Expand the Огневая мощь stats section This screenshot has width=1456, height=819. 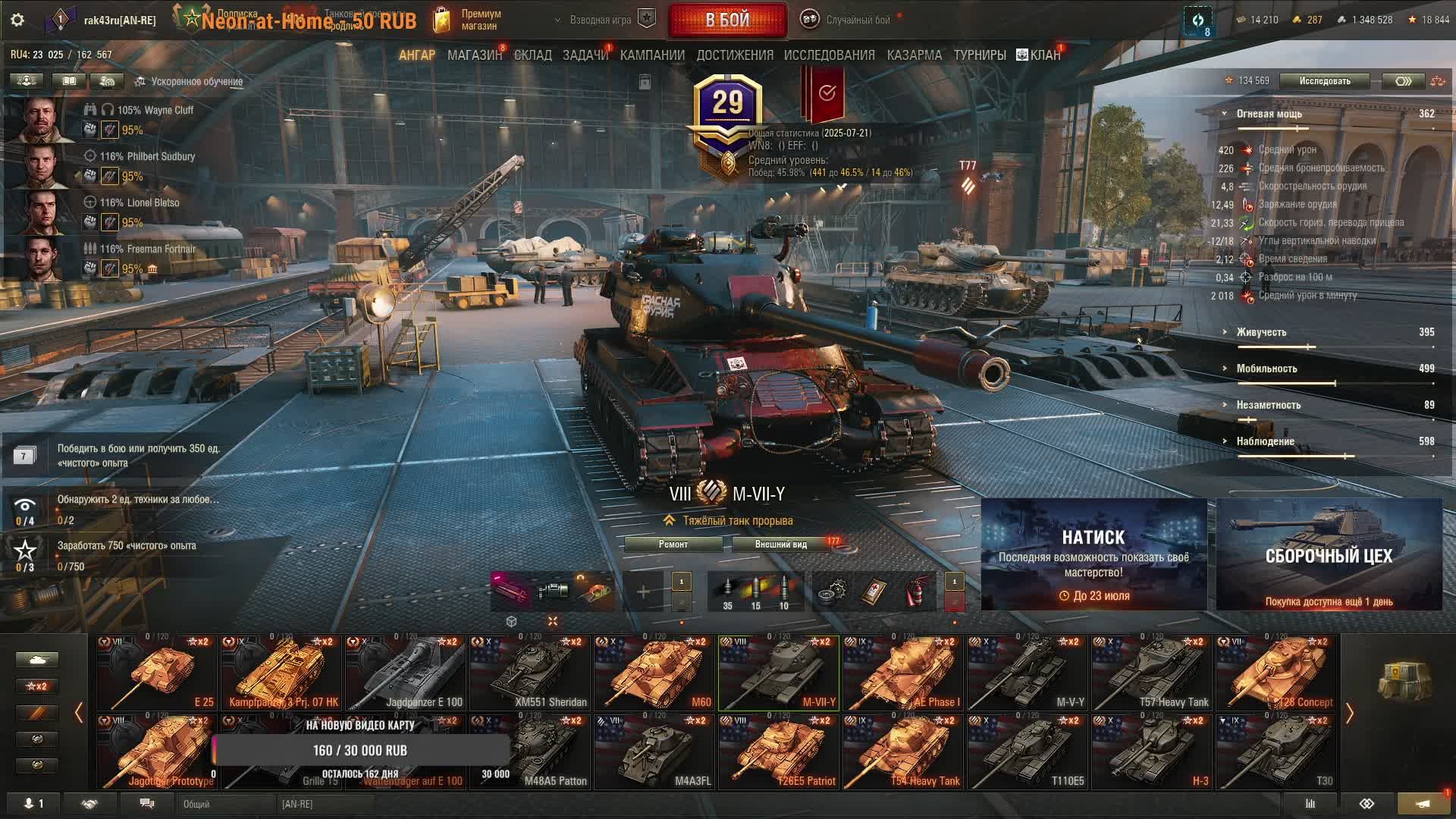click(x=1269, y=114)
